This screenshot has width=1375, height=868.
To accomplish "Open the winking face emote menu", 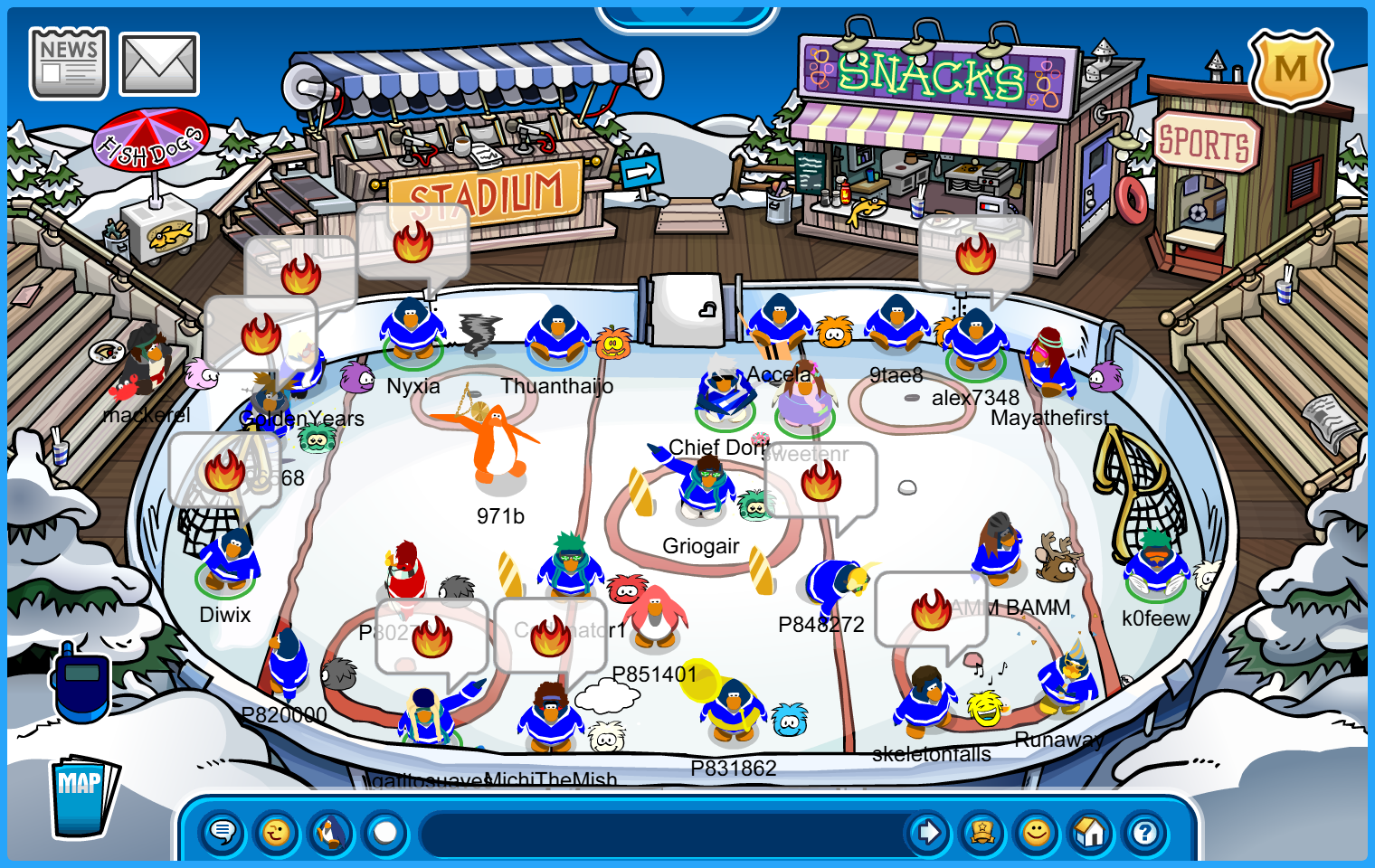I will (x=277, y=832).
